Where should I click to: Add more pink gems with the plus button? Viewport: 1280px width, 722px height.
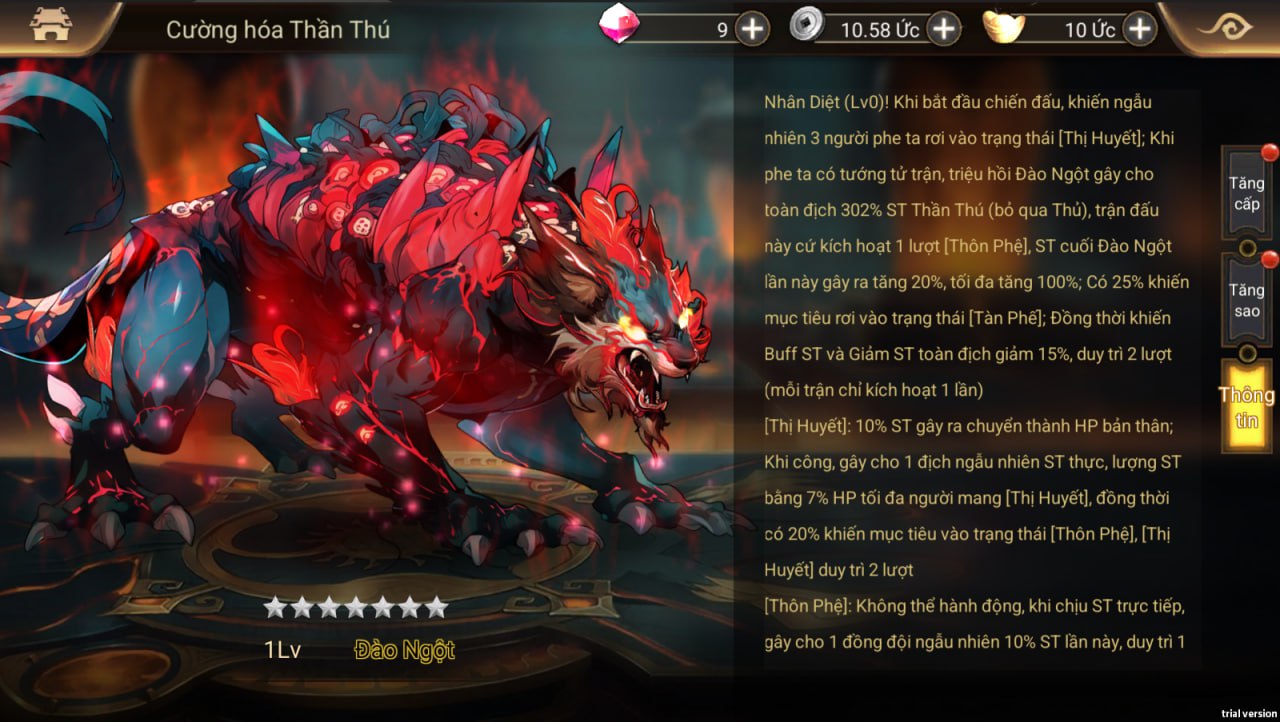(752, 29)
